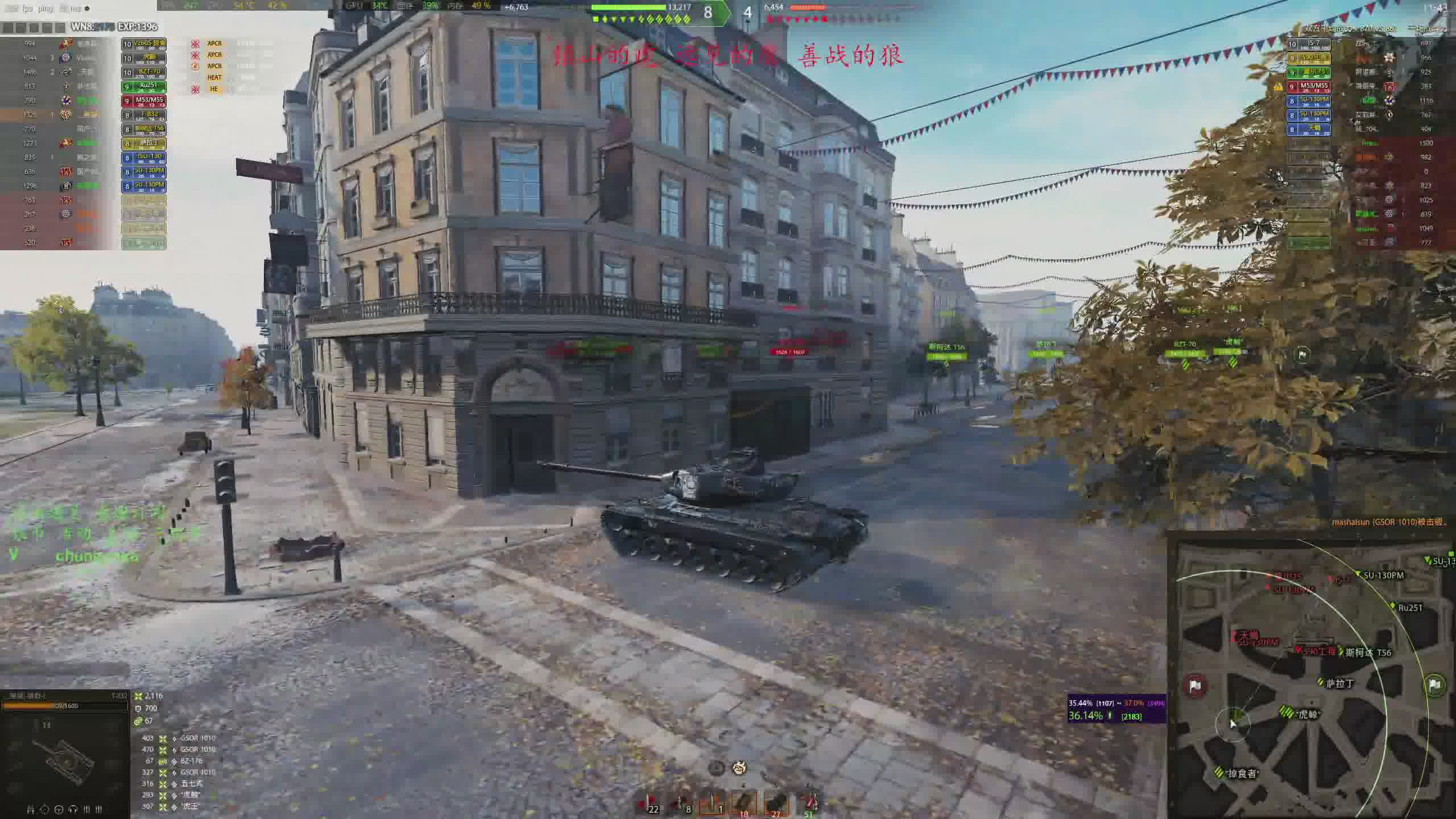1456x819 pixels.
Task: Click the skull crew perk icon
Action: 739,768
